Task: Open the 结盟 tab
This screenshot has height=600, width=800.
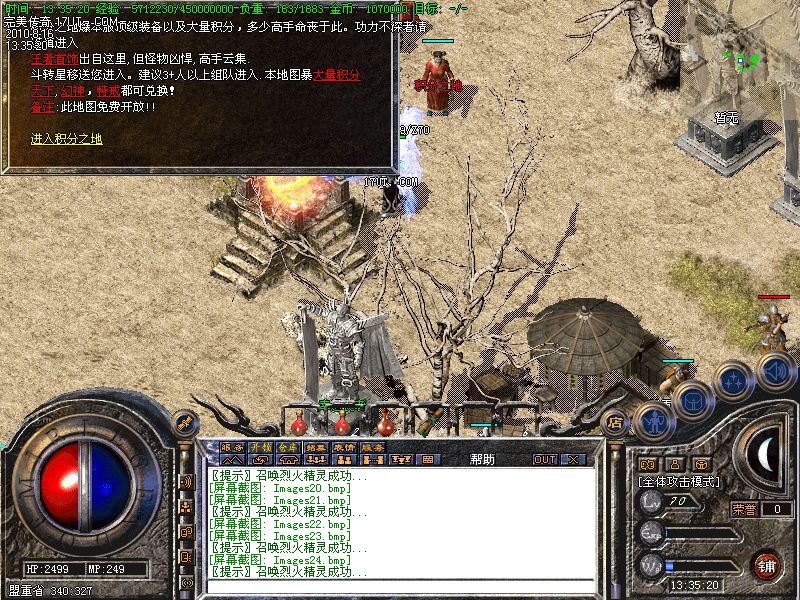Action: [316, 447]
